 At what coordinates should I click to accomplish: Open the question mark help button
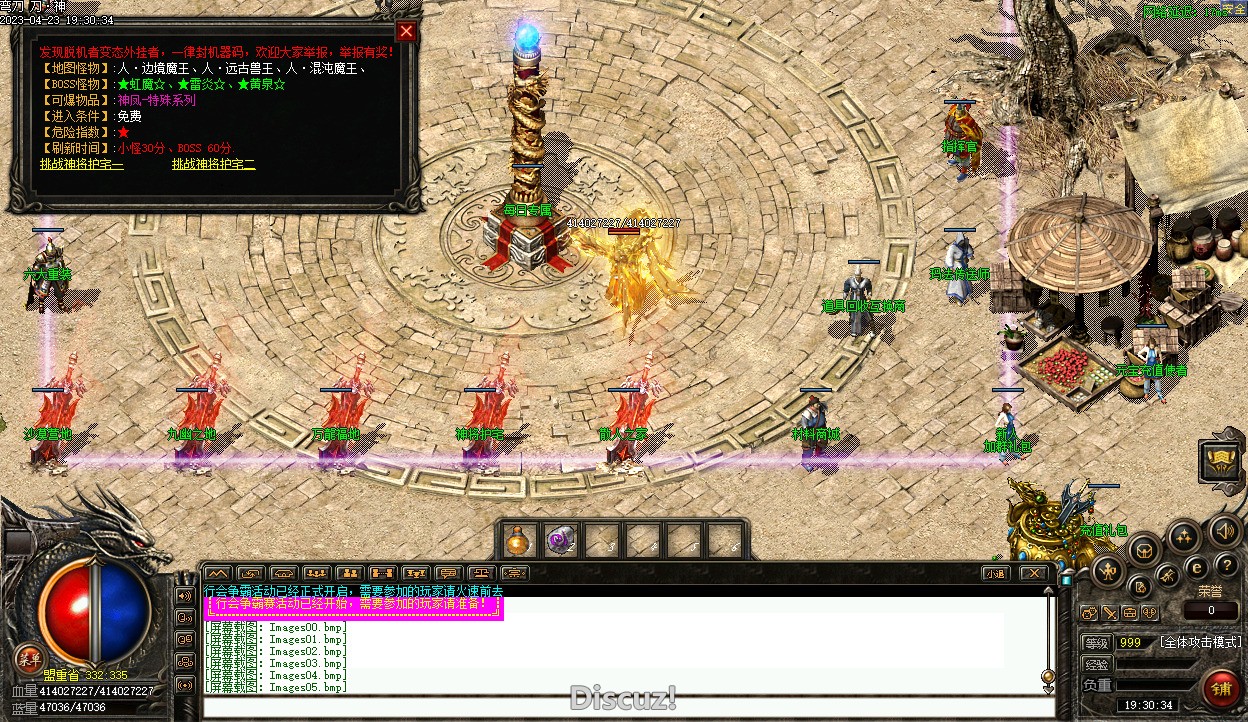1226,567
